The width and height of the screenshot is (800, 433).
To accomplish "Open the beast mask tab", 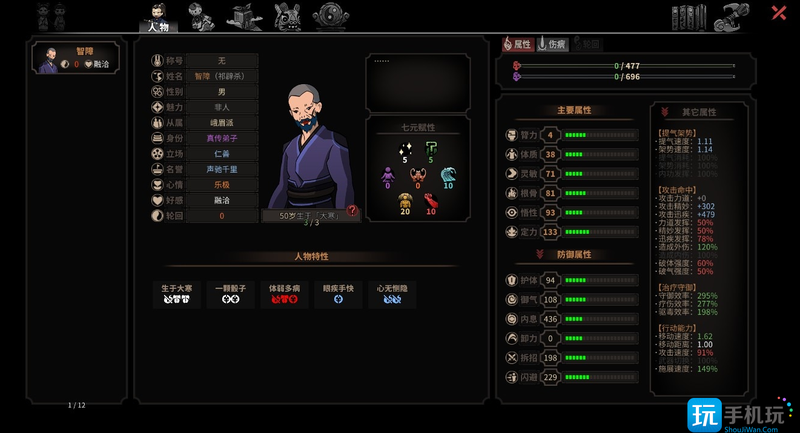I will pyautogui.click(x=287, y=17).
